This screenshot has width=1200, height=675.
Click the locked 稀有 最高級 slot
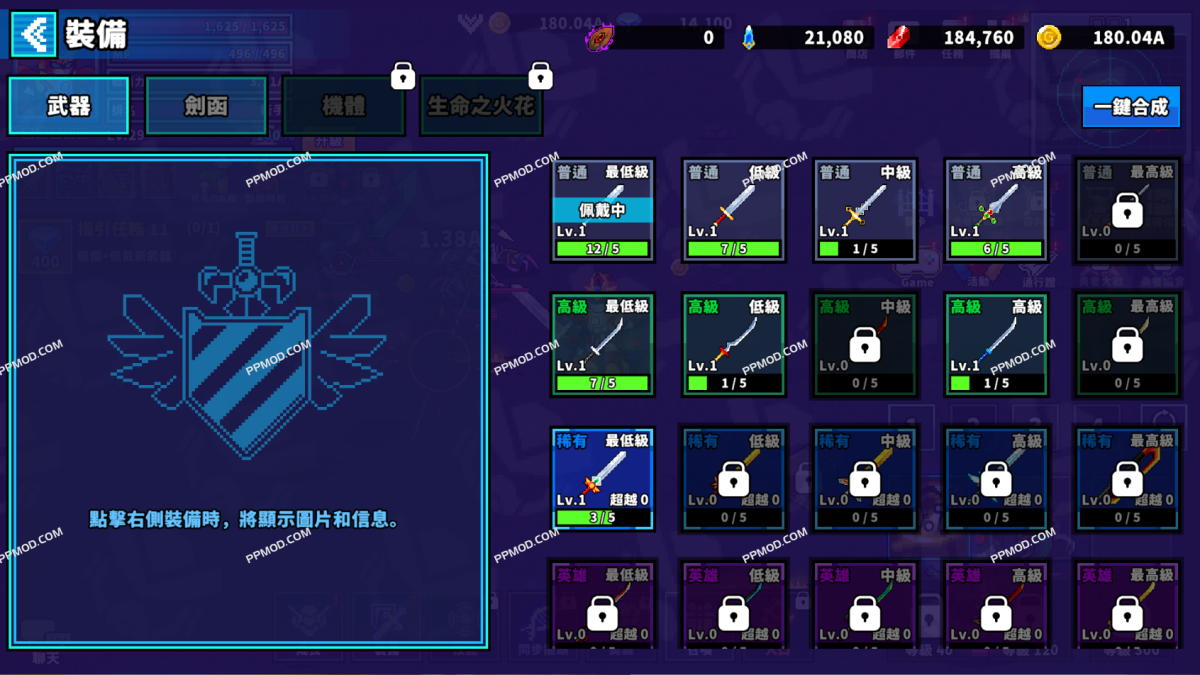click(x=1127, y=478)
